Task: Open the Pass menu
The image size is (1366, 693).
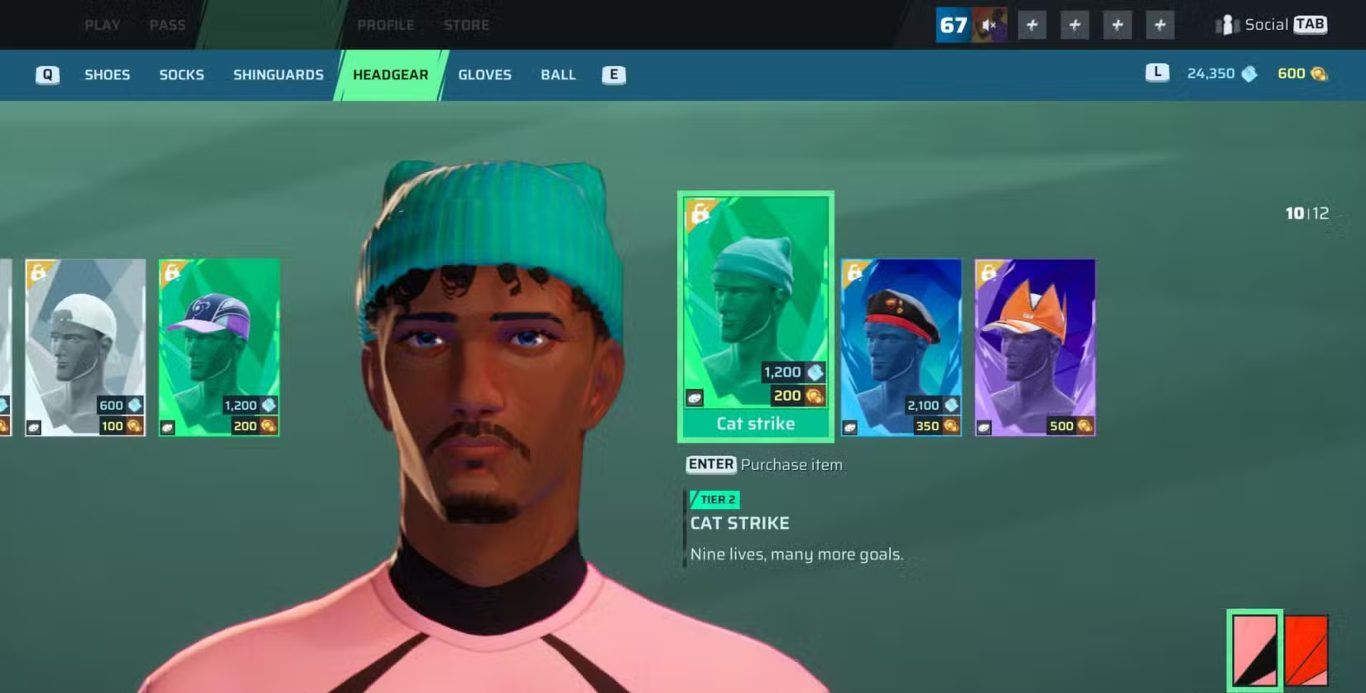Action: tap(167, 25)
